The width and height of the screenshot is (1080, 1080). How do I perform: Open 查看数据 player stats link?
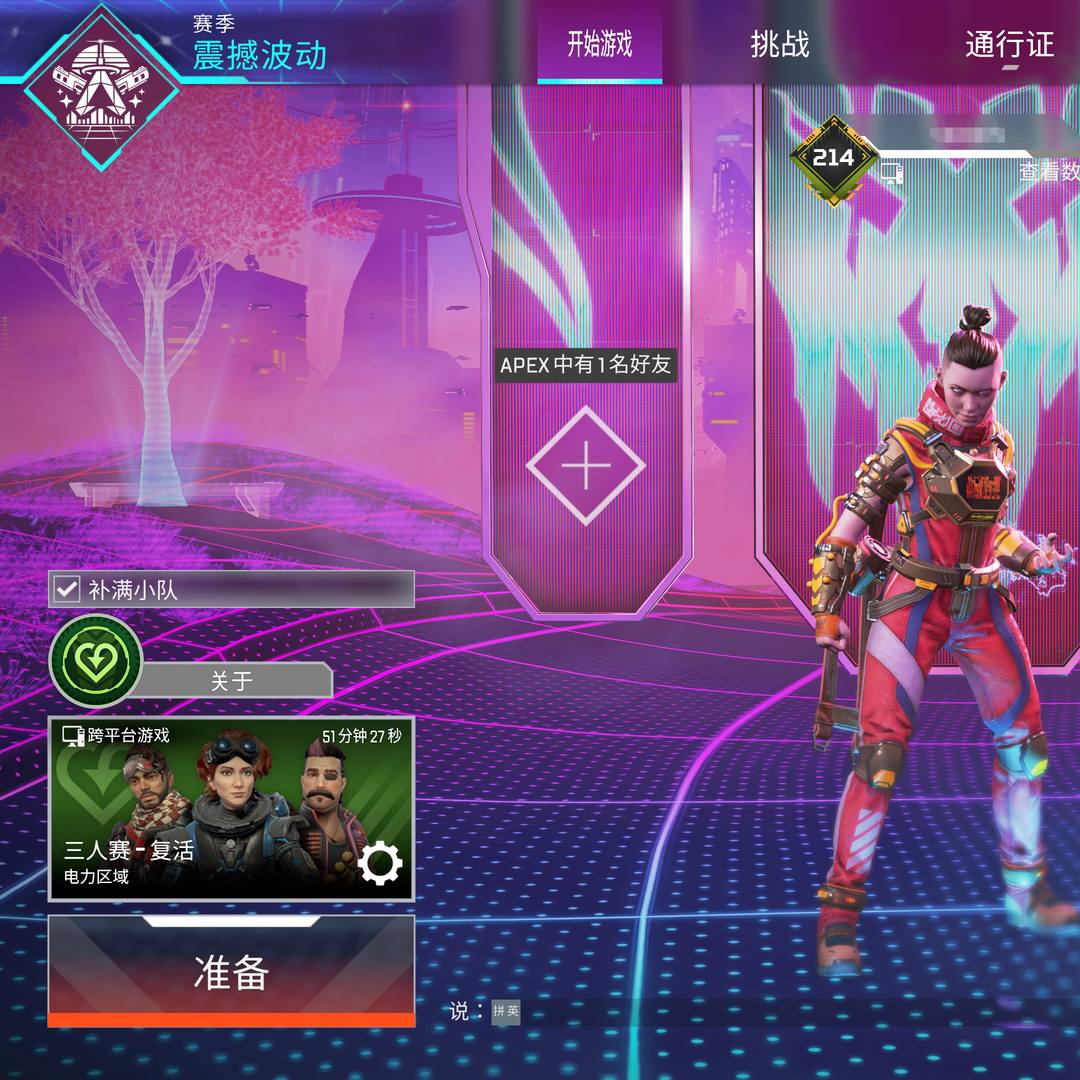pos(1048,172)
